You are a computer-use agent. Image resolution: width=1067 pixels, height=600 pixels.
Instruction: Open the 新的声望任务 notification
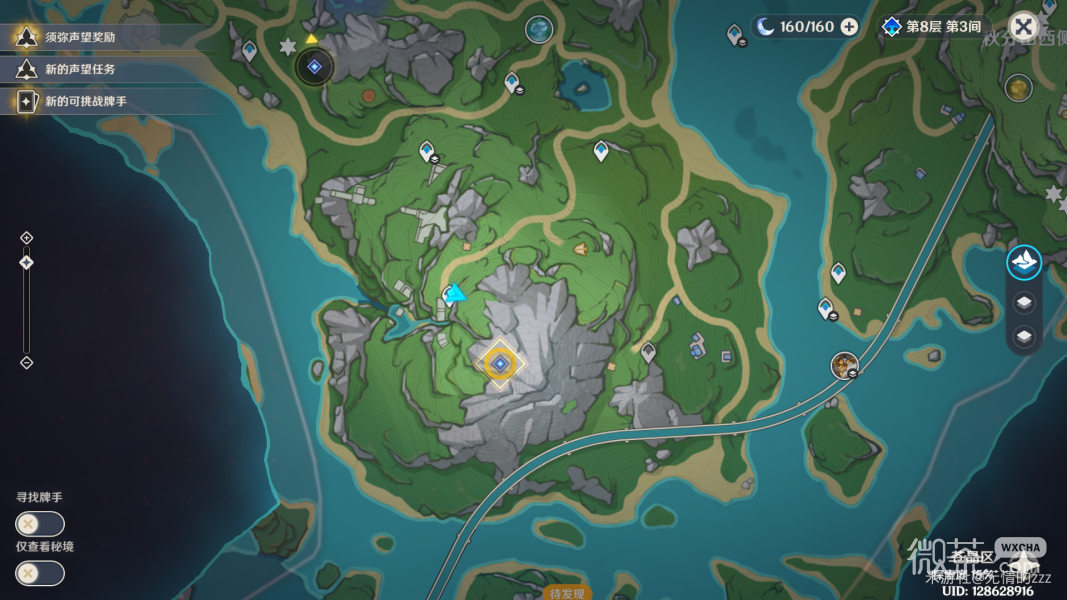[x=80, y=69]
